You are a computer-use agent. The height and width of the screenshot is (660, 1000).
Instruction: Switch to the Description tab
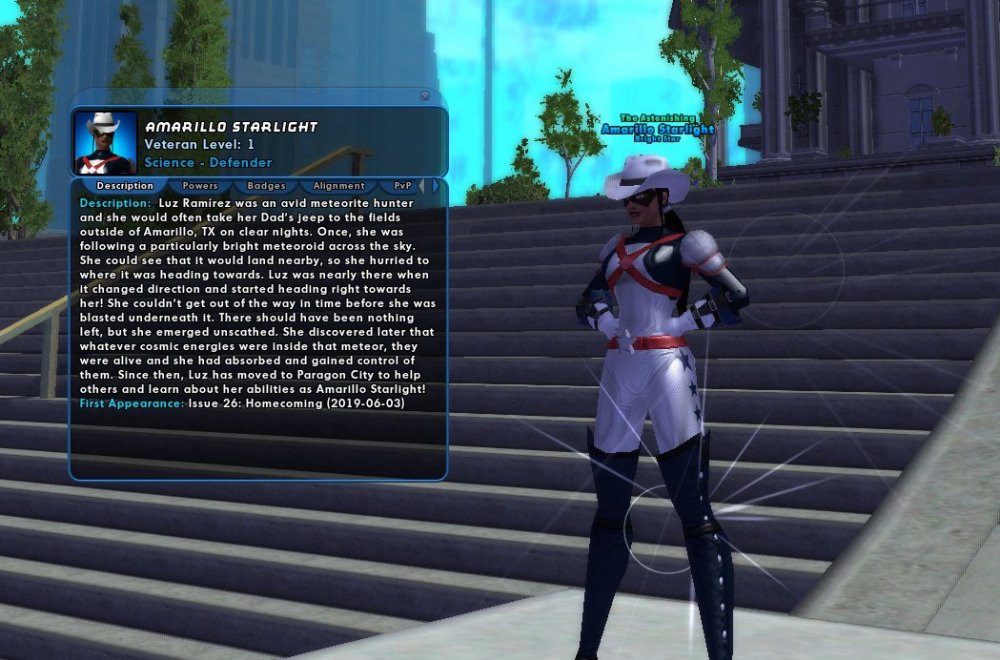tap(125, 186)
